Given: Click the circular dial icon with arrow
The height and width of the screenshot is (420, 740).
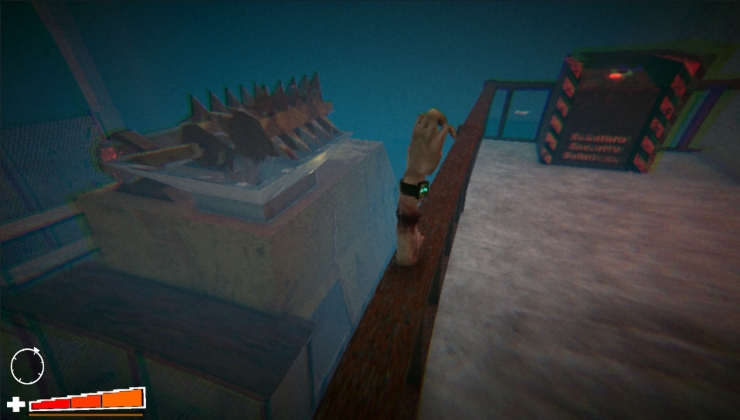Looking at the screenshot, I should [x=27, y=366].
